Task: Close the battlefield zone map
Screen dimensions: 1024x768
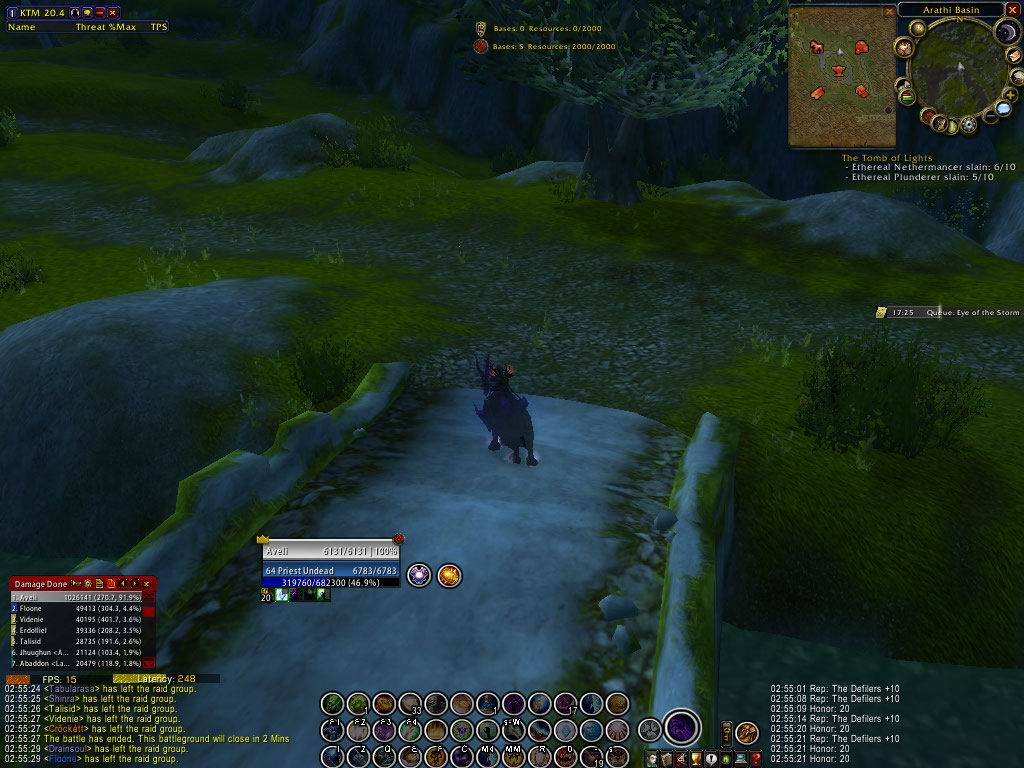Action: [889, 12]
